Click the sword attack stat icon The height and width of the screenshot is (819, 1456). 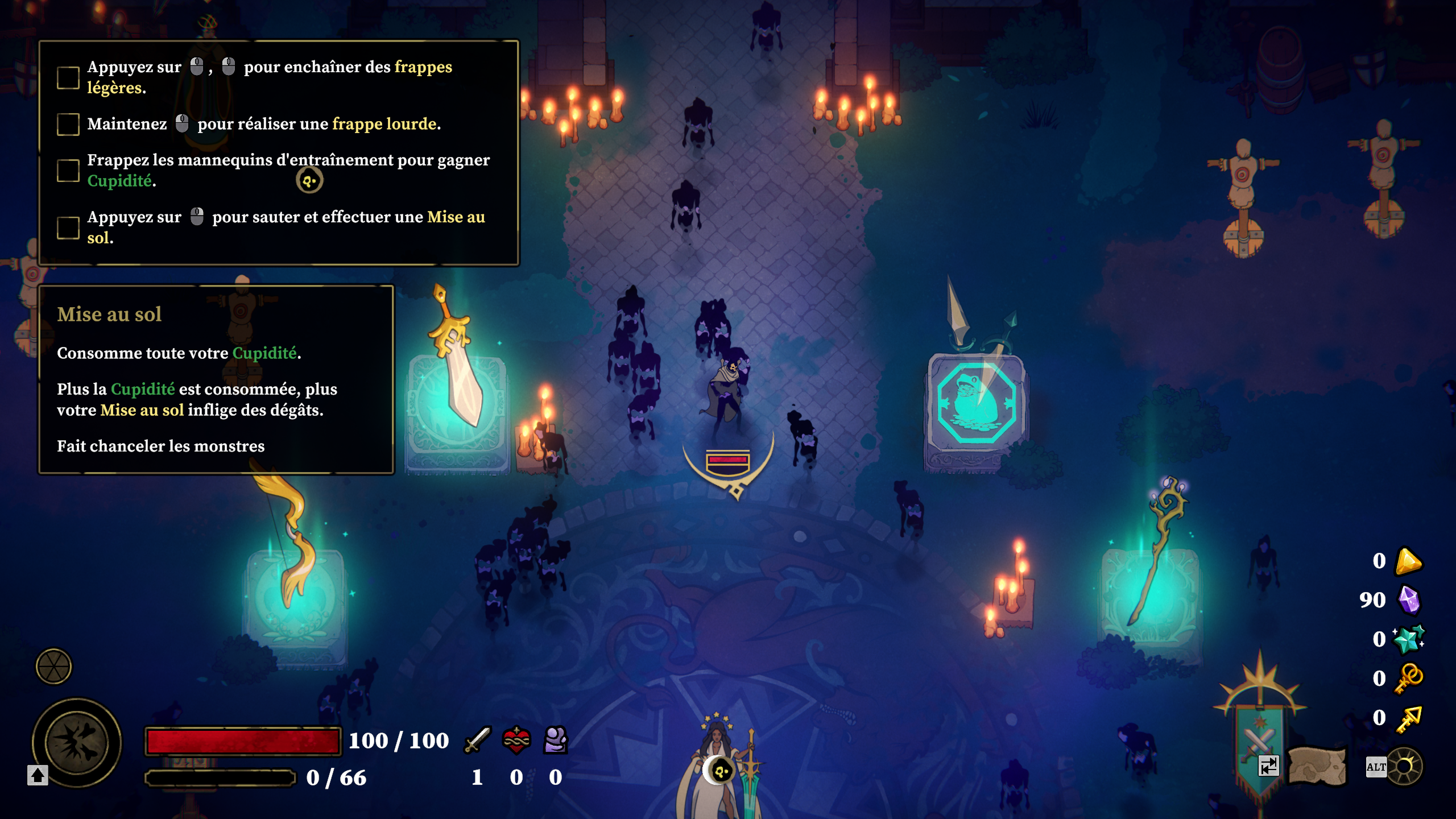tap(477, 740)
